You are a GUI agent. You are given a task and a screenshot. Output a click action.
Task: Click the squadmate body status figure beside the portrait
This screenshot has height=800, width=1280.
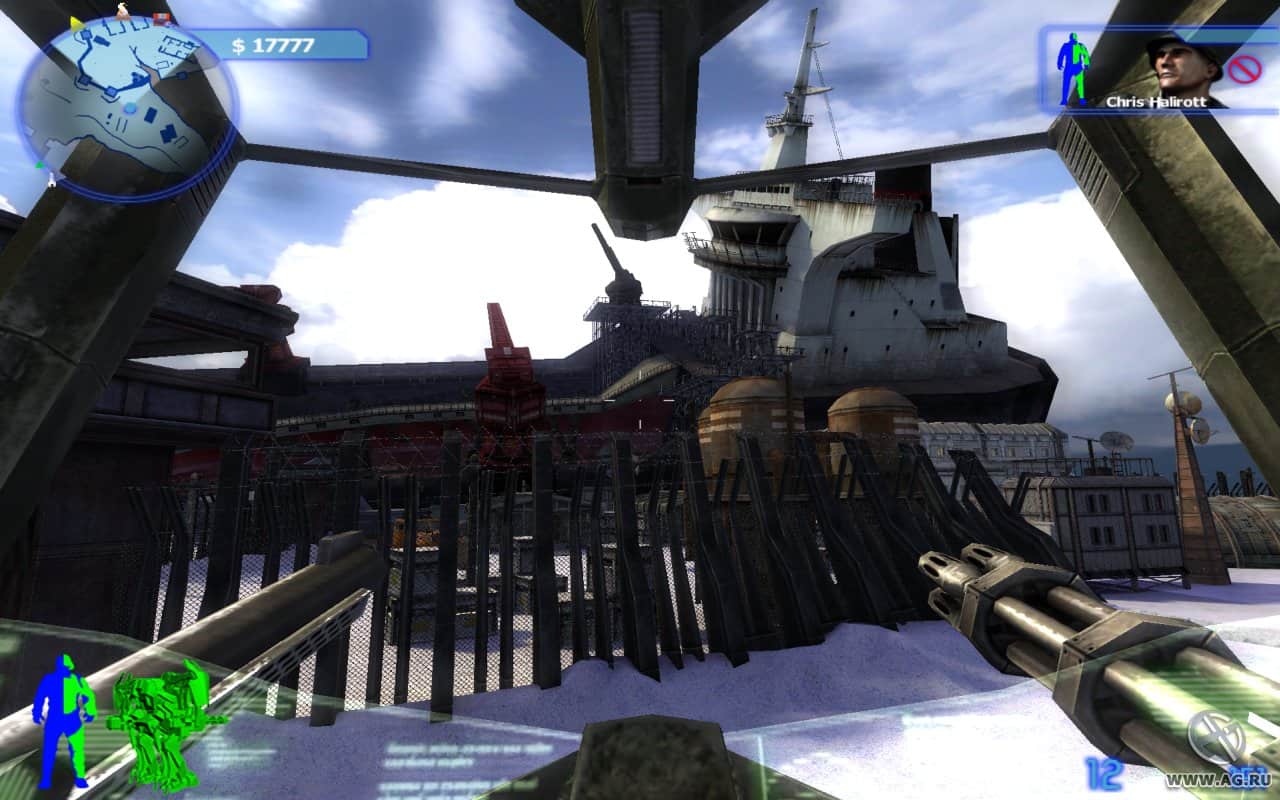pos(1073,68)
